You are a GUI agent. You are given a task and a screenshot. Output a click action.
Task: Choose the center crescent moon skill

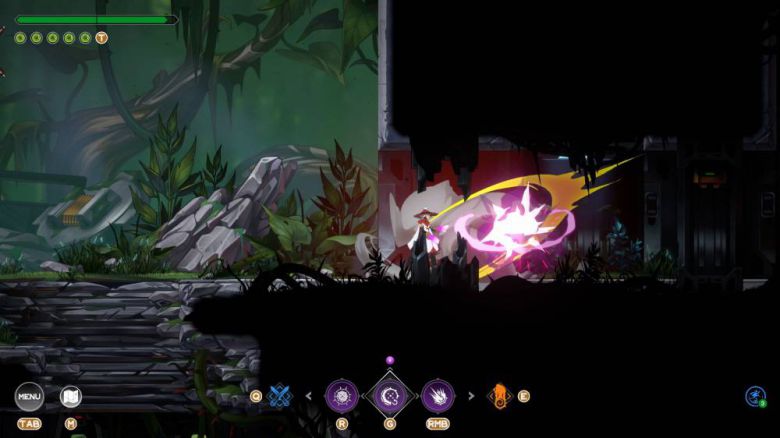390,396
